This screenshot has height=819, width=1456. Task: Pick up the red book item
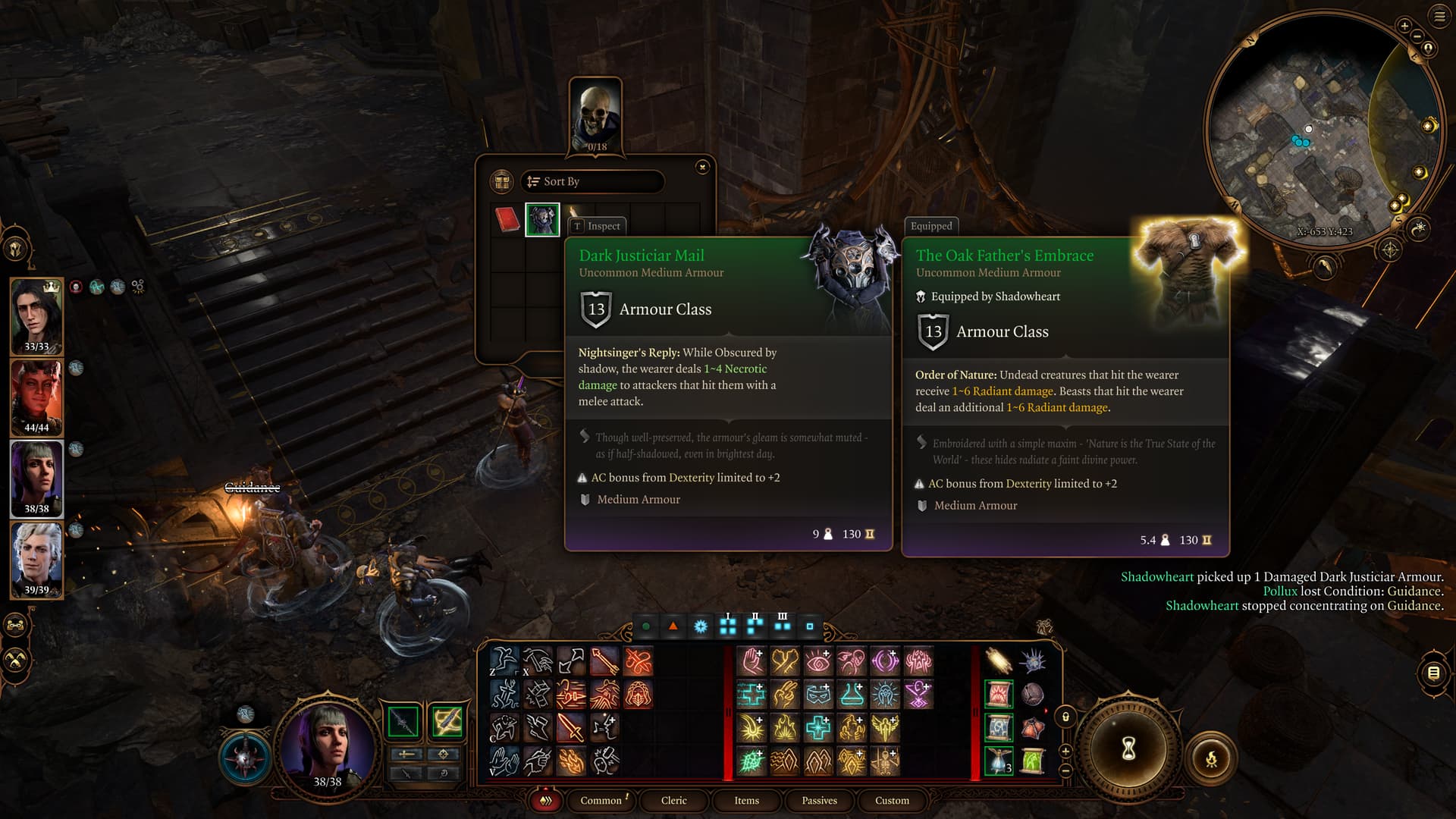507,220
